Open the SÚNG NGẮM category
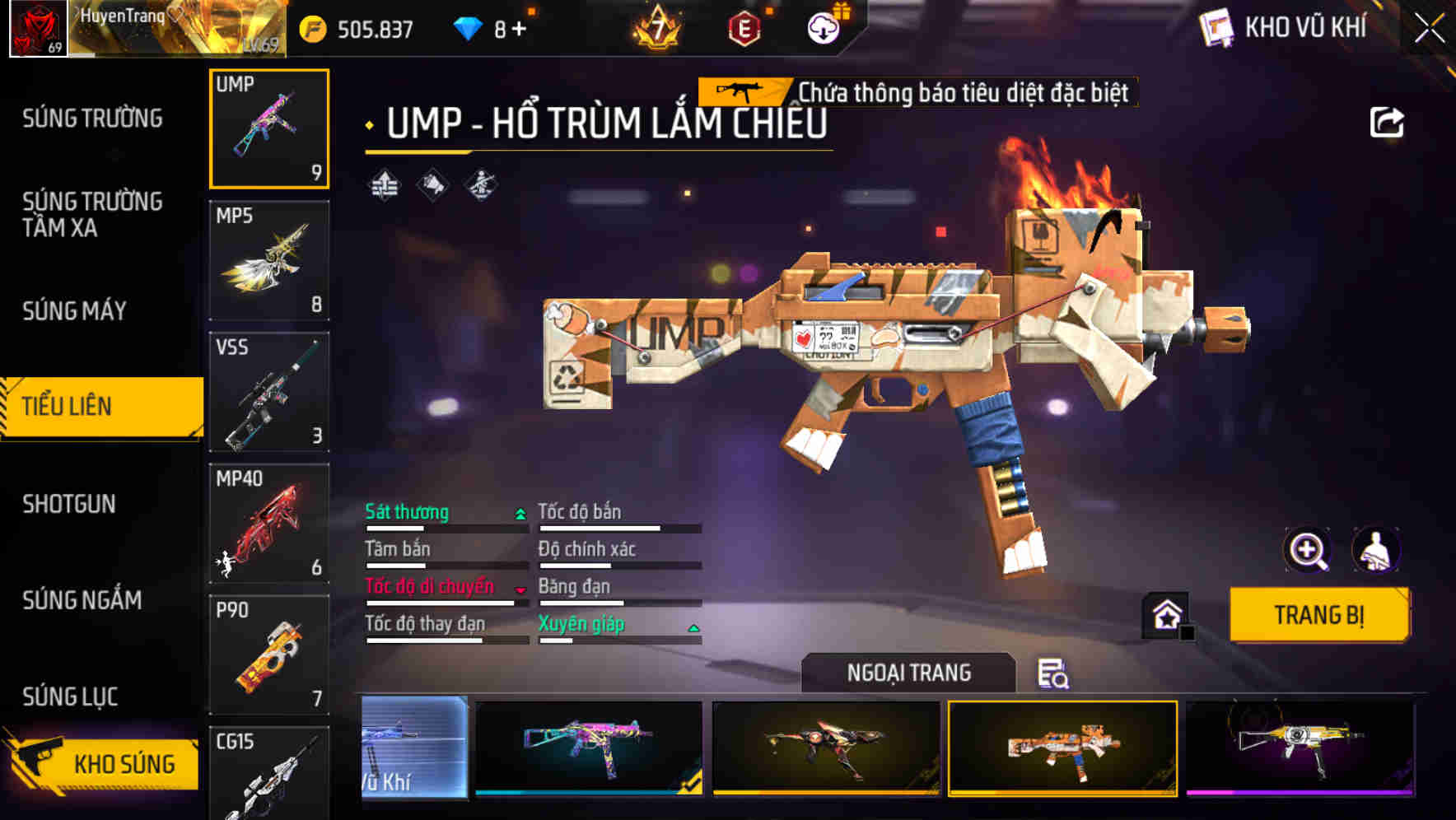This screenshot has height=820, width=1456. tap(82, 600)
